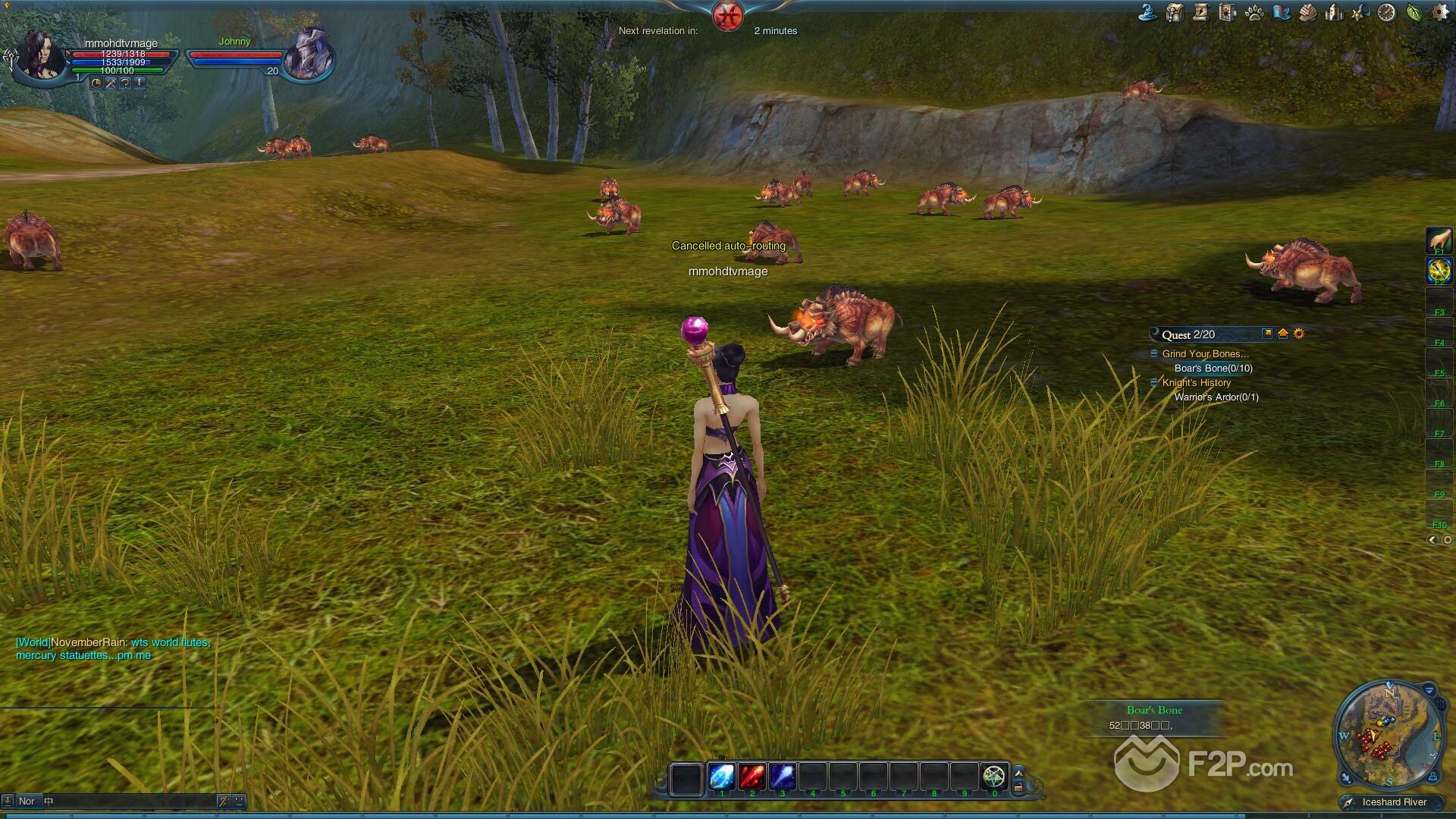Click the castle building icon
Screen dimensions: 1456x819
click(1334, 13)
